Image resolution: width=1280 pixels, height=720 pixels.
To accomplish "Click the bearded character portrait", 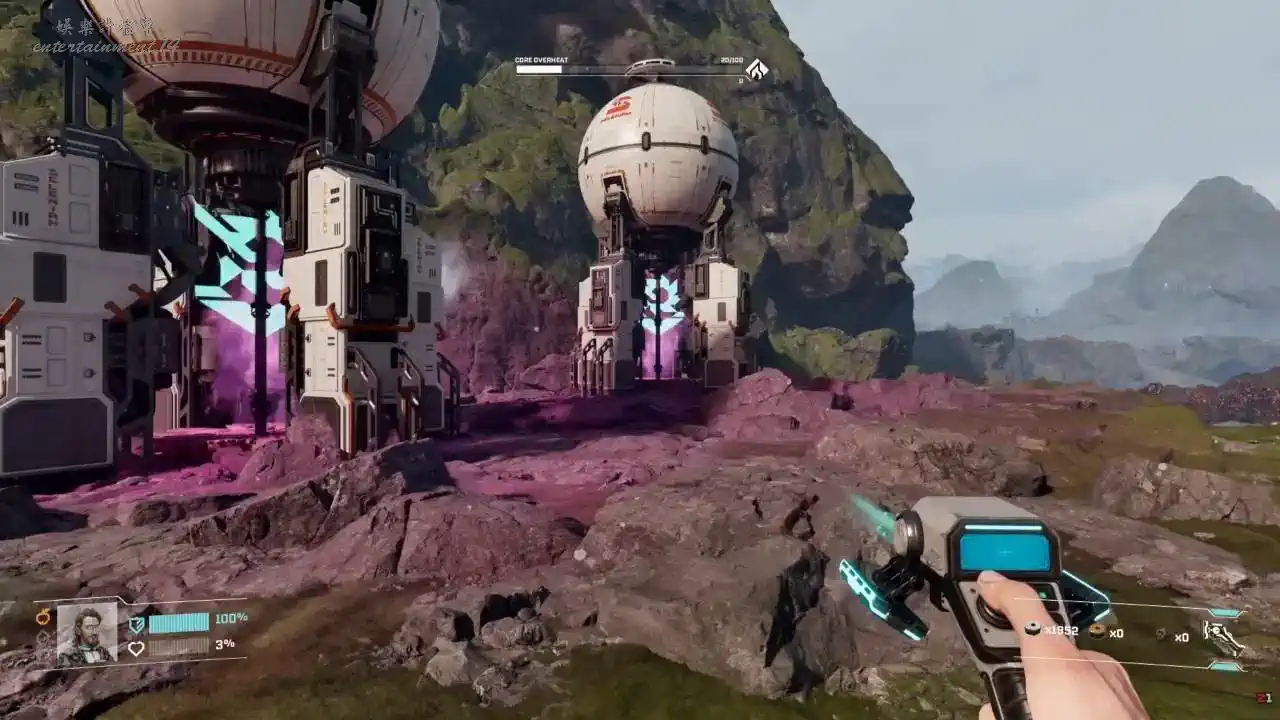I will [87, 633].
